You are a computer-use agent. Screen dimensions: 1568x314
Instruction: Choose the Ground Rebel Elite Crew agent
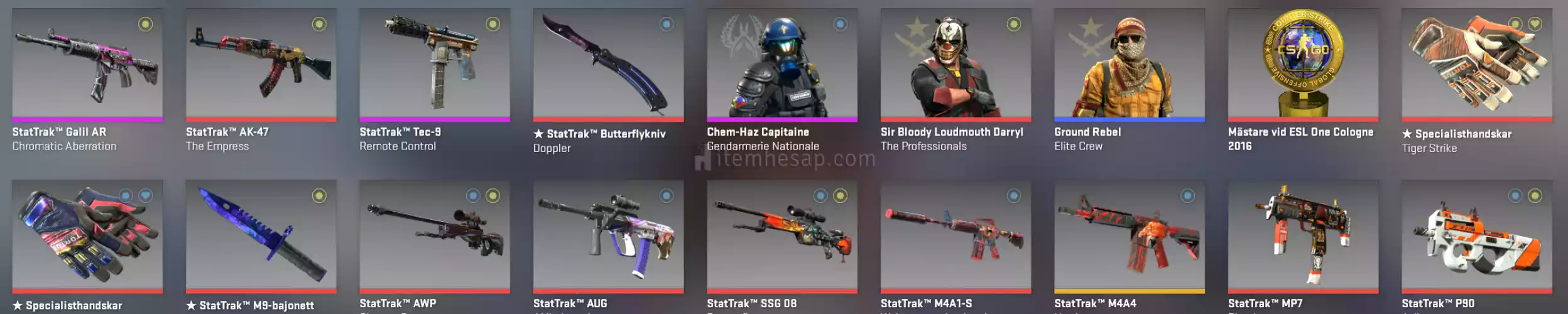(1129, 65)
